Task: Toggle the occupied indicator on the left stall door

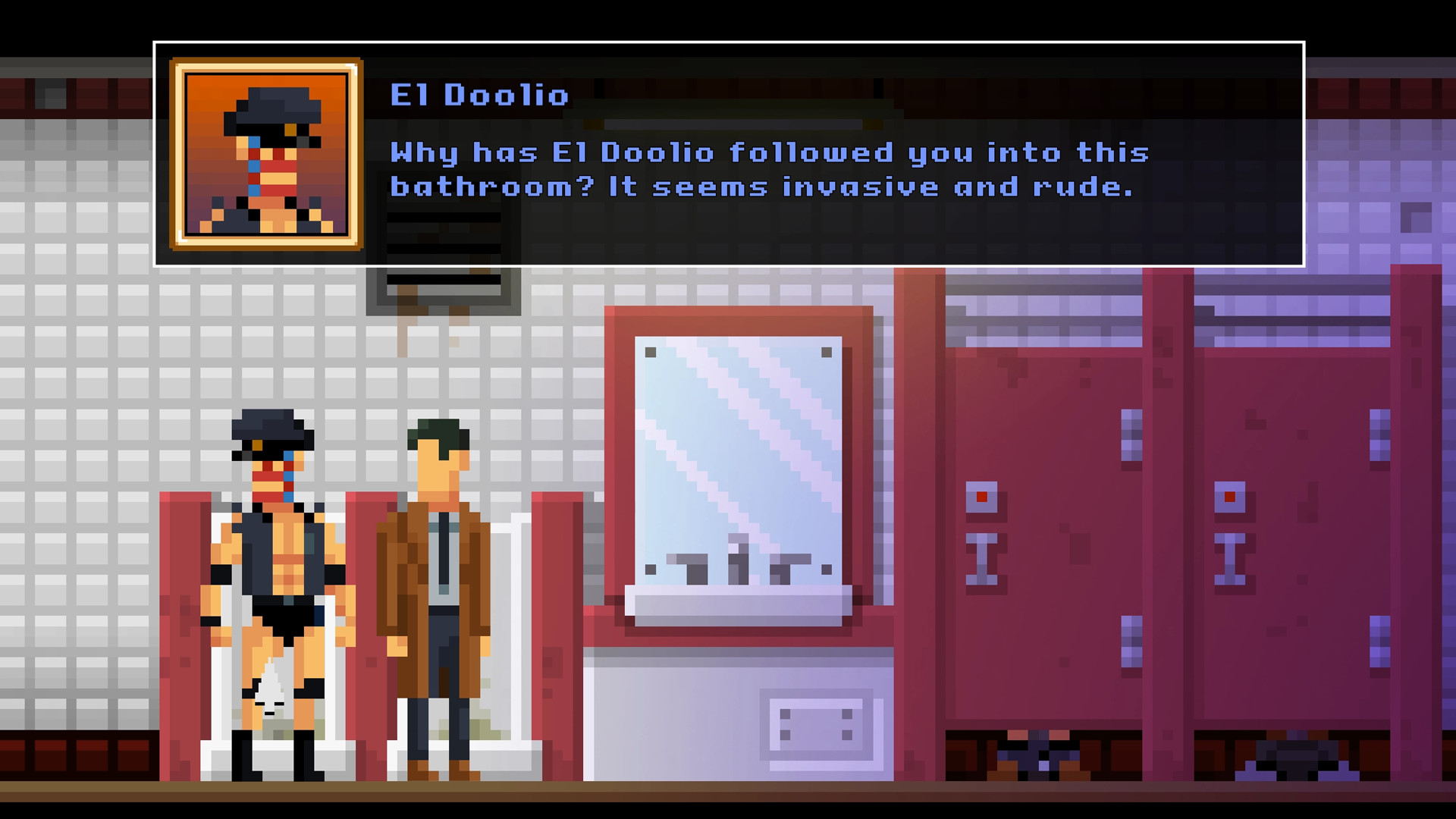Action: click(981, 496)
